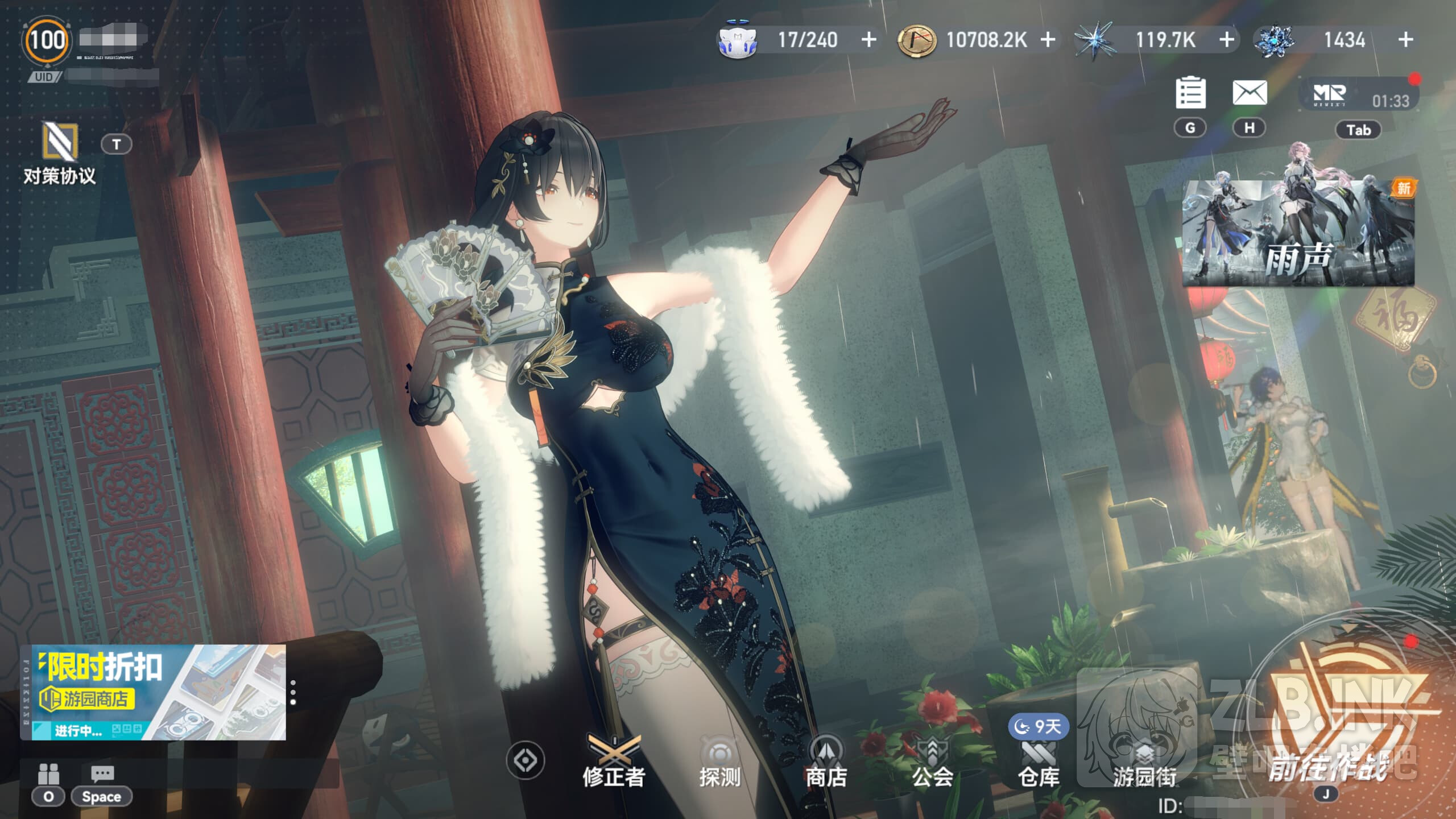Open the 限时折扣 游园商店 promotion banner
Screen dimensions: 1456x819
tap(154, 692)
